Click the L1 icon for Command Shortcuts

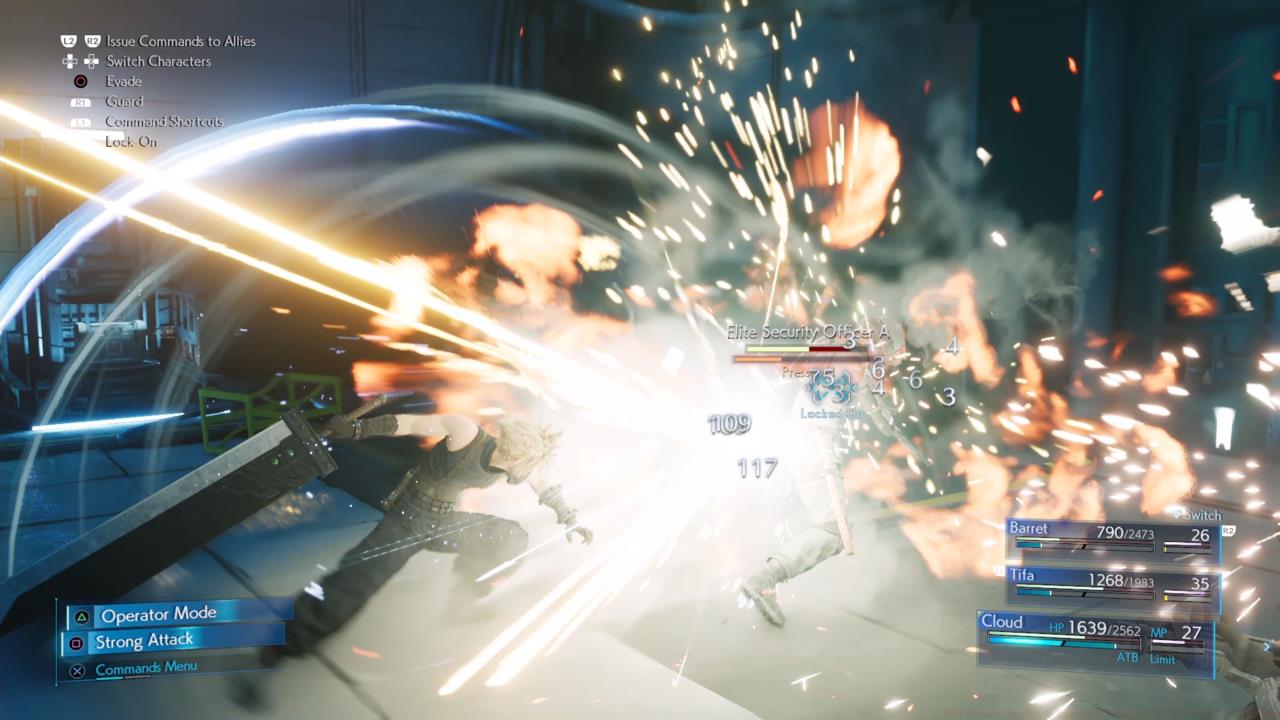tap(80, 121)
